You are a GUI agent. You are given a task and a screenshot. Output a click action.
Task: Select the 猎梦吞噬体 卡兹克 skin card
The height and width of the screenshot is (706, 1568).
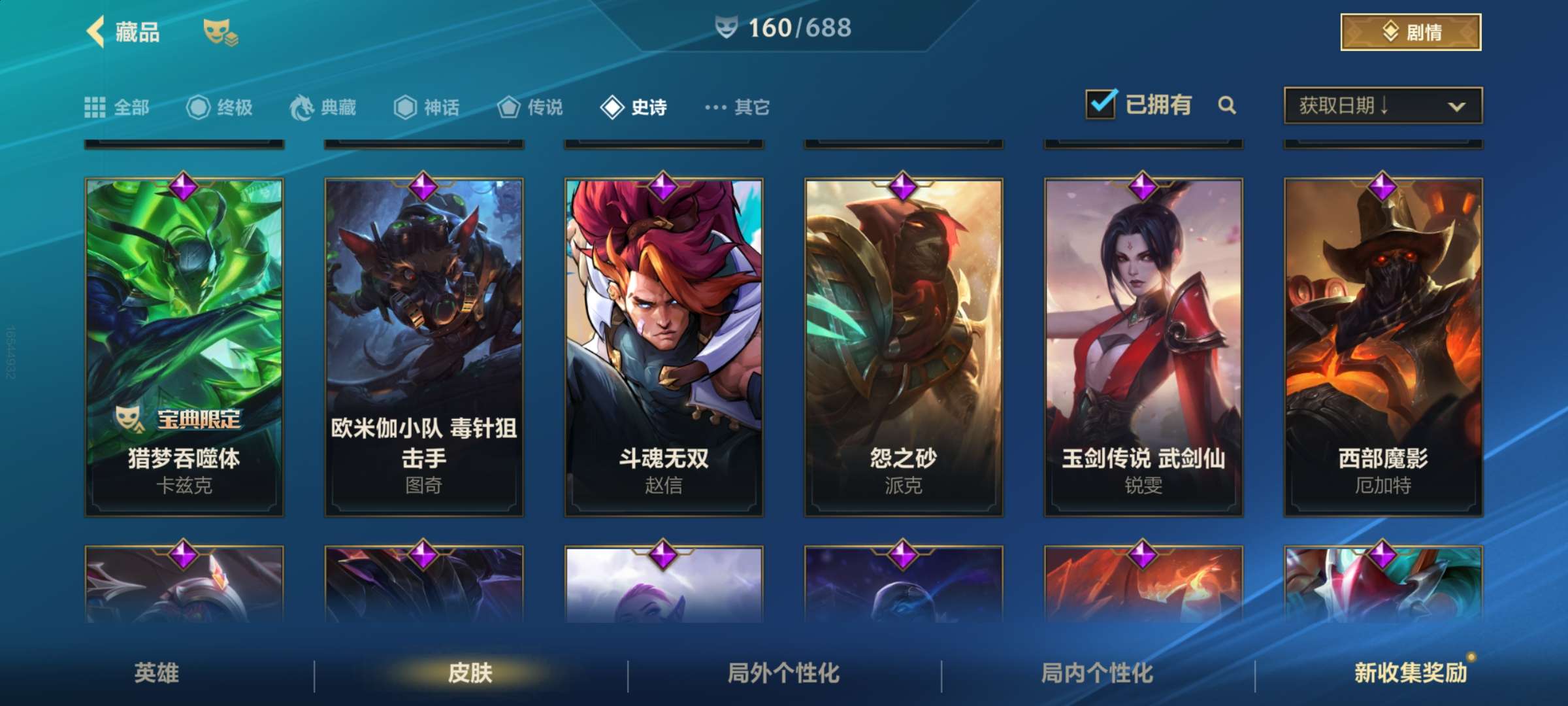pos(184,346)
